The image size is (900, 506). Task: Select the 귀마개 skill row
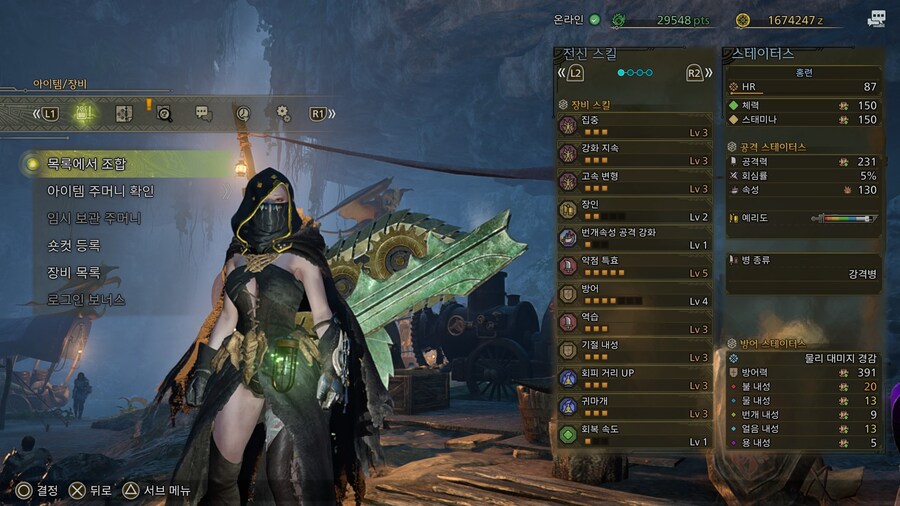coord(634,406)
